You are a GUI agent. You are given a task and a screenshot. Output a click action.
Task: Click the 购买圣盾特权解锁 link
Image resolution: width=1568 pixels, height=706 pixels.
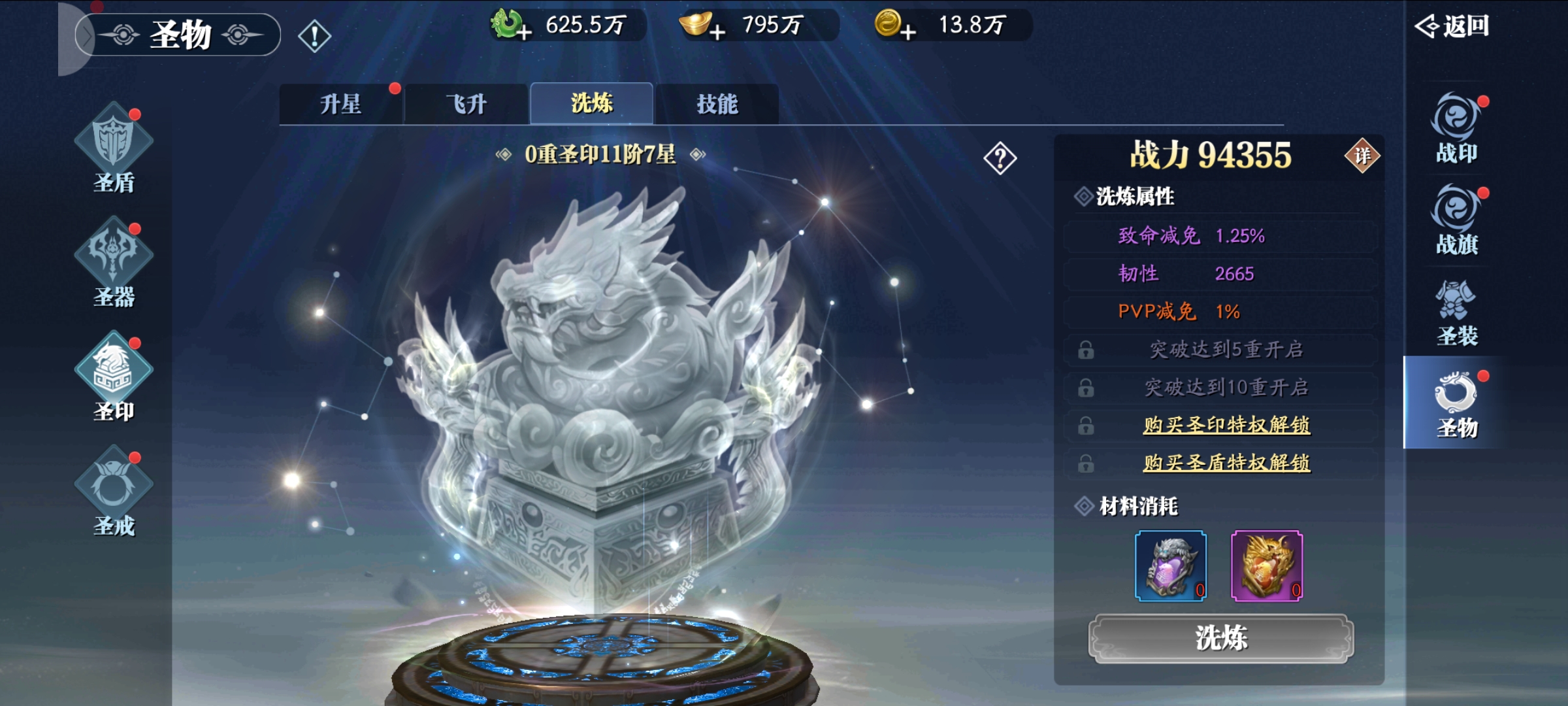pyautogui.click(x=1226, y=463)
